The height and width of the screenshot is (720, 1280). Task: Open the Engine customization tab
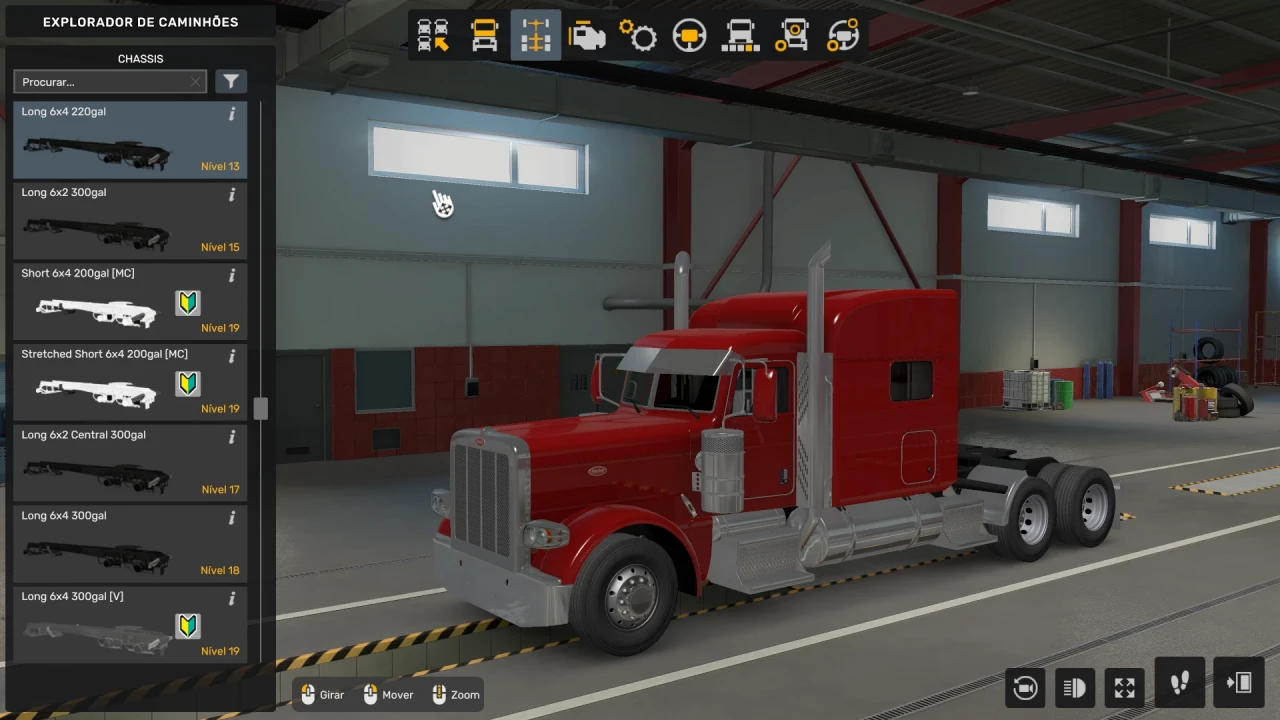[586, 35]
